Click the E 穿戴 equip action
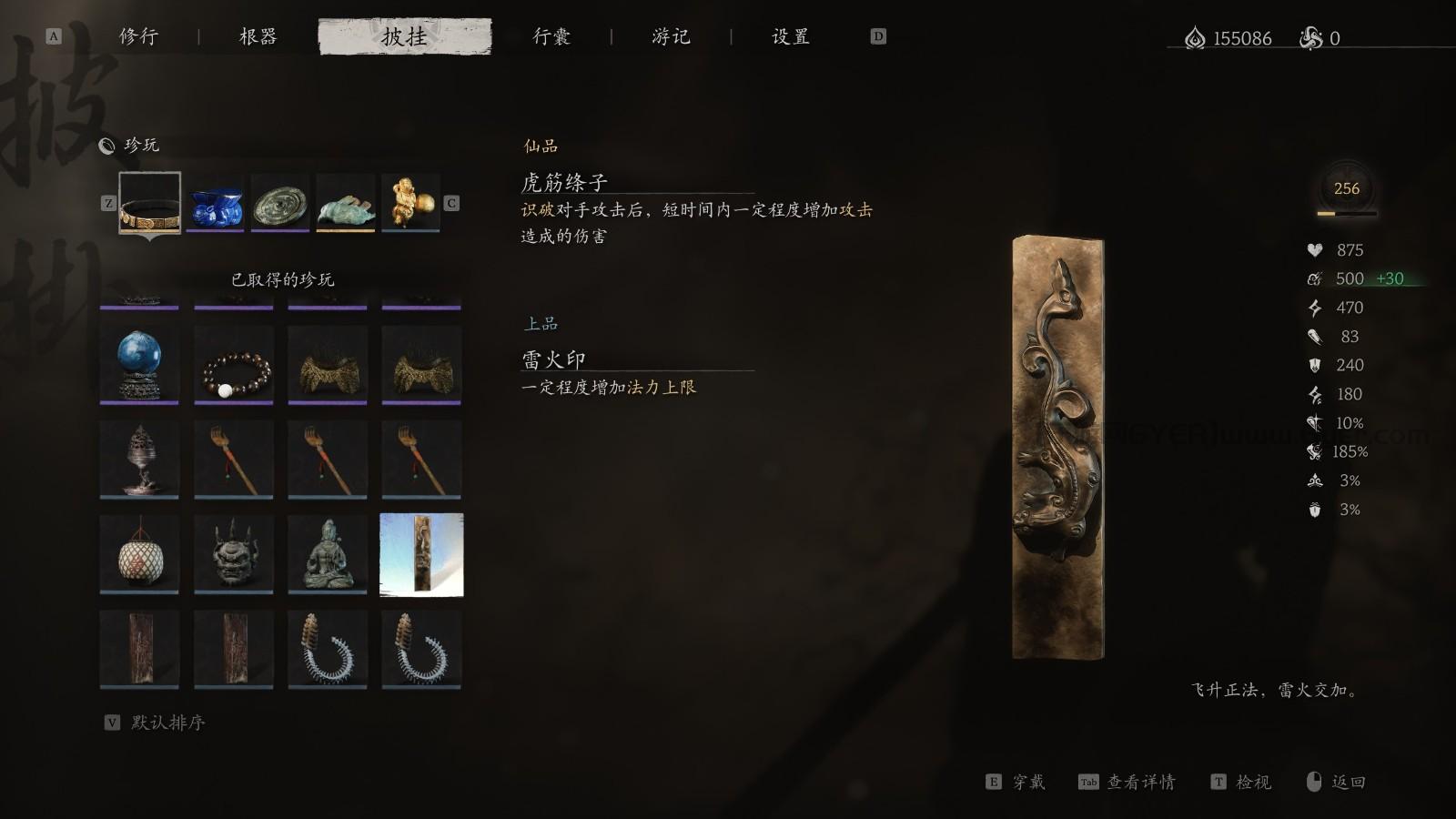Image resolution: width=1456 pixels, height=819 pixels. [1020, 782]
